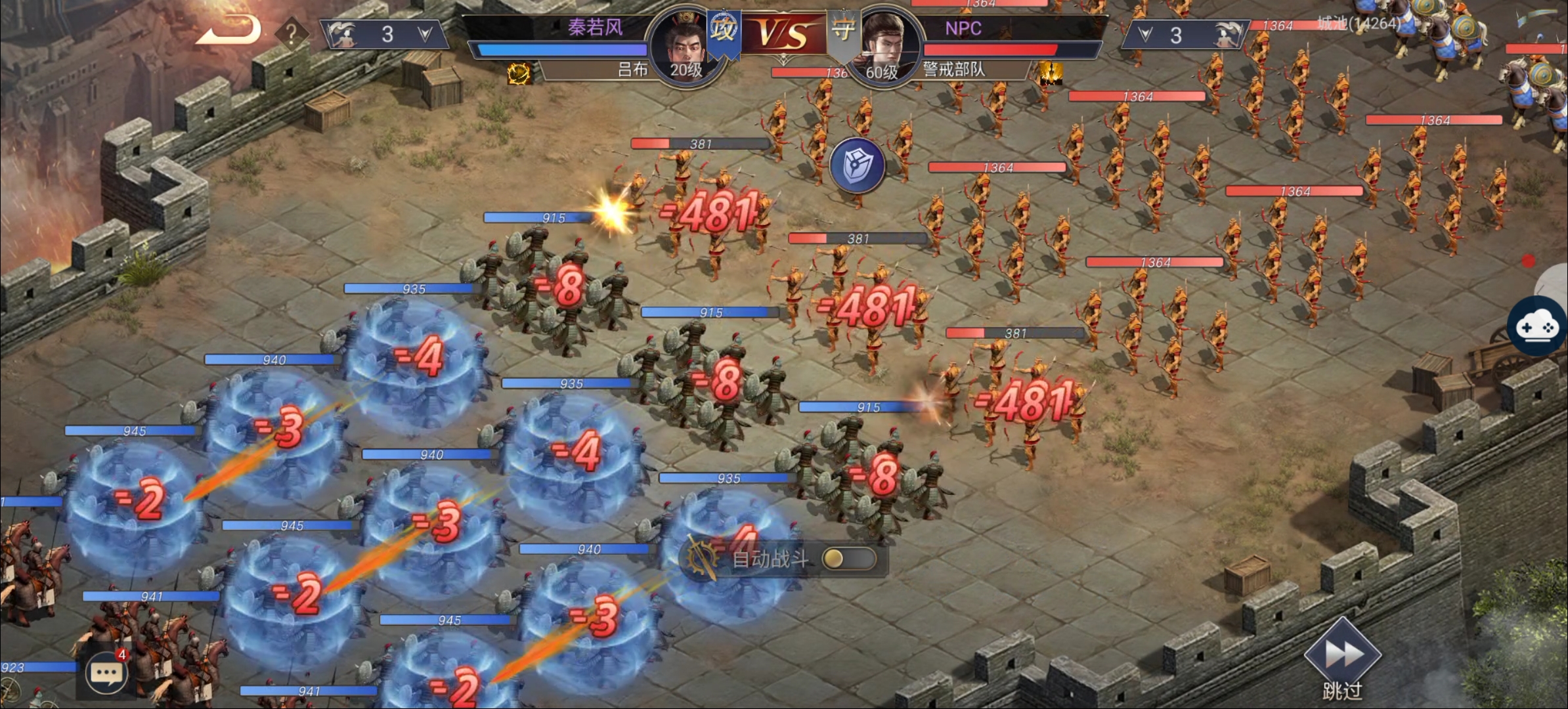Image resolution: width=1568 pixels, height=709 pixels.
Task: Open the cloud gamepad overlay button
Action: click(x=1540, y=326)
